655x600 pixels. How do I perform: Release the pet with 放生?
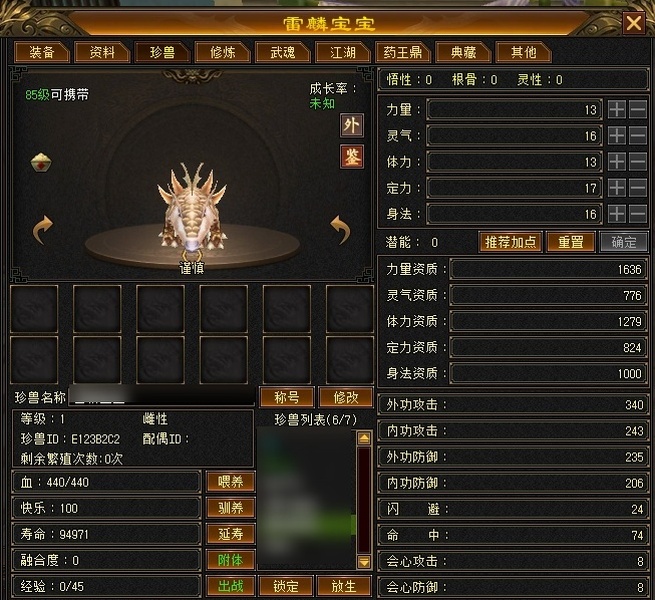point(343,586)
